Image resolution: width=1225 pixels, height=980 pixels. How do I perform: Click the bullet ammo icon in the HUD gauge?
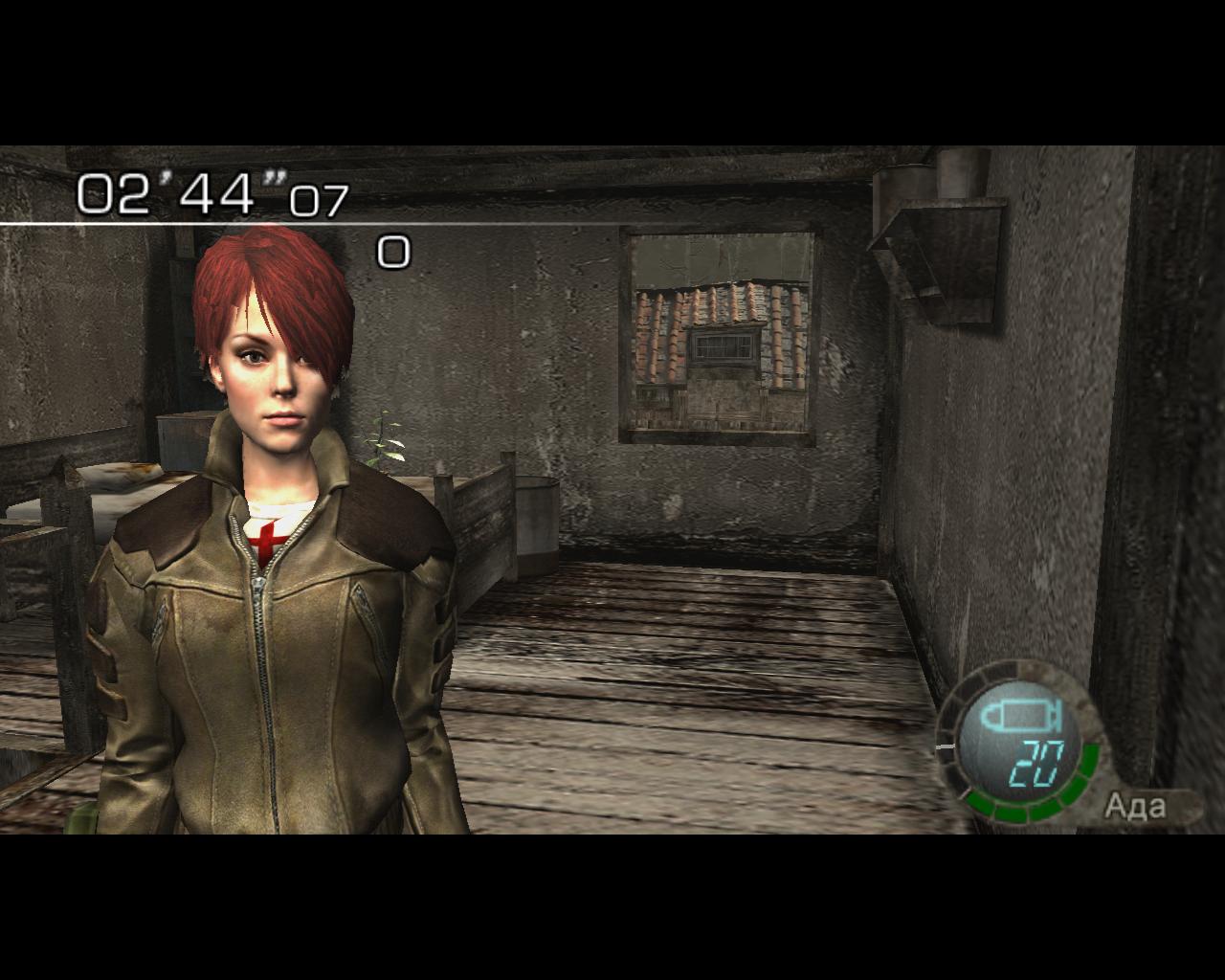(x=1020, y=718)
